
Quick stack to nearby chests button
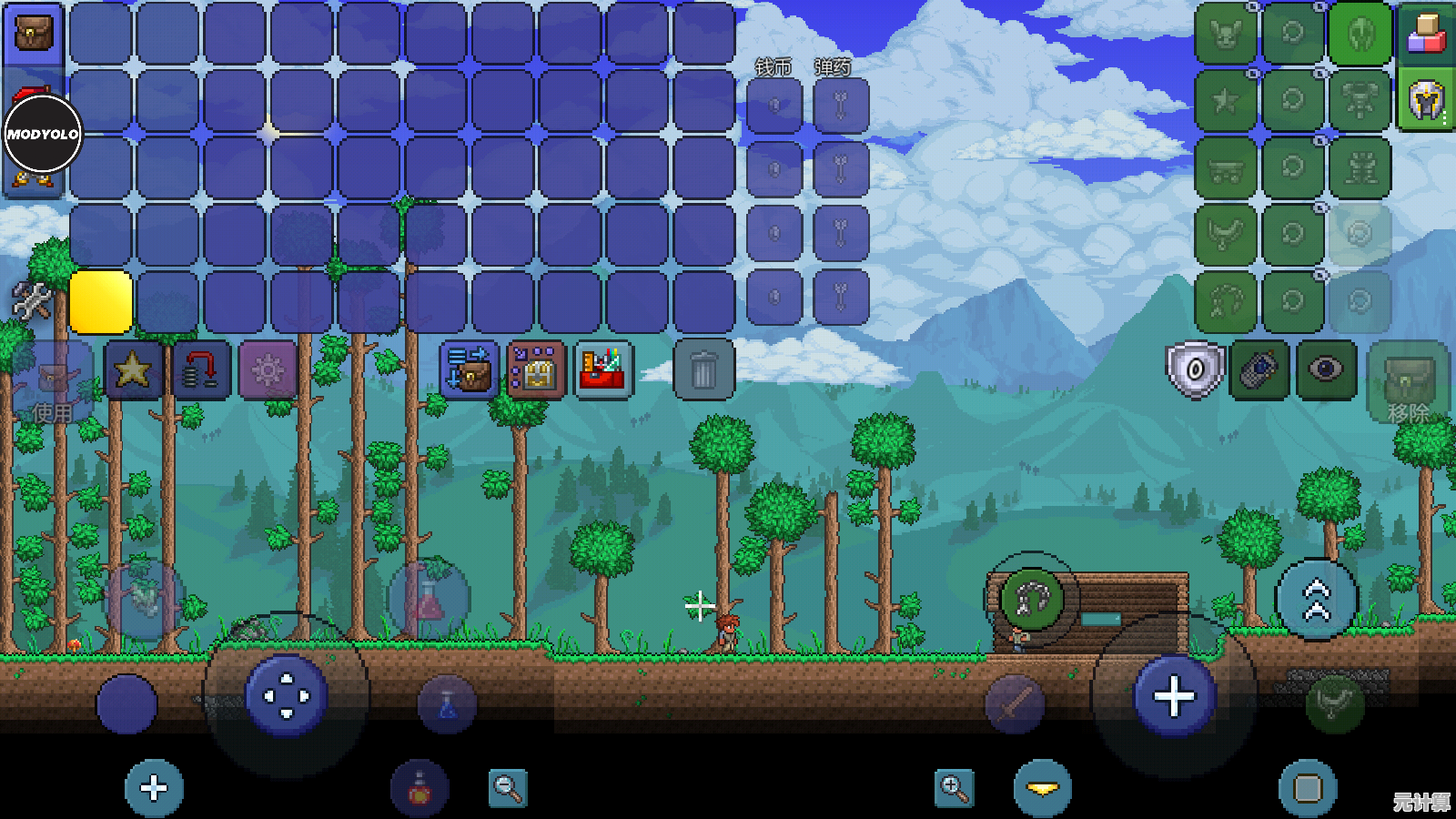click(x=536, y=370)
